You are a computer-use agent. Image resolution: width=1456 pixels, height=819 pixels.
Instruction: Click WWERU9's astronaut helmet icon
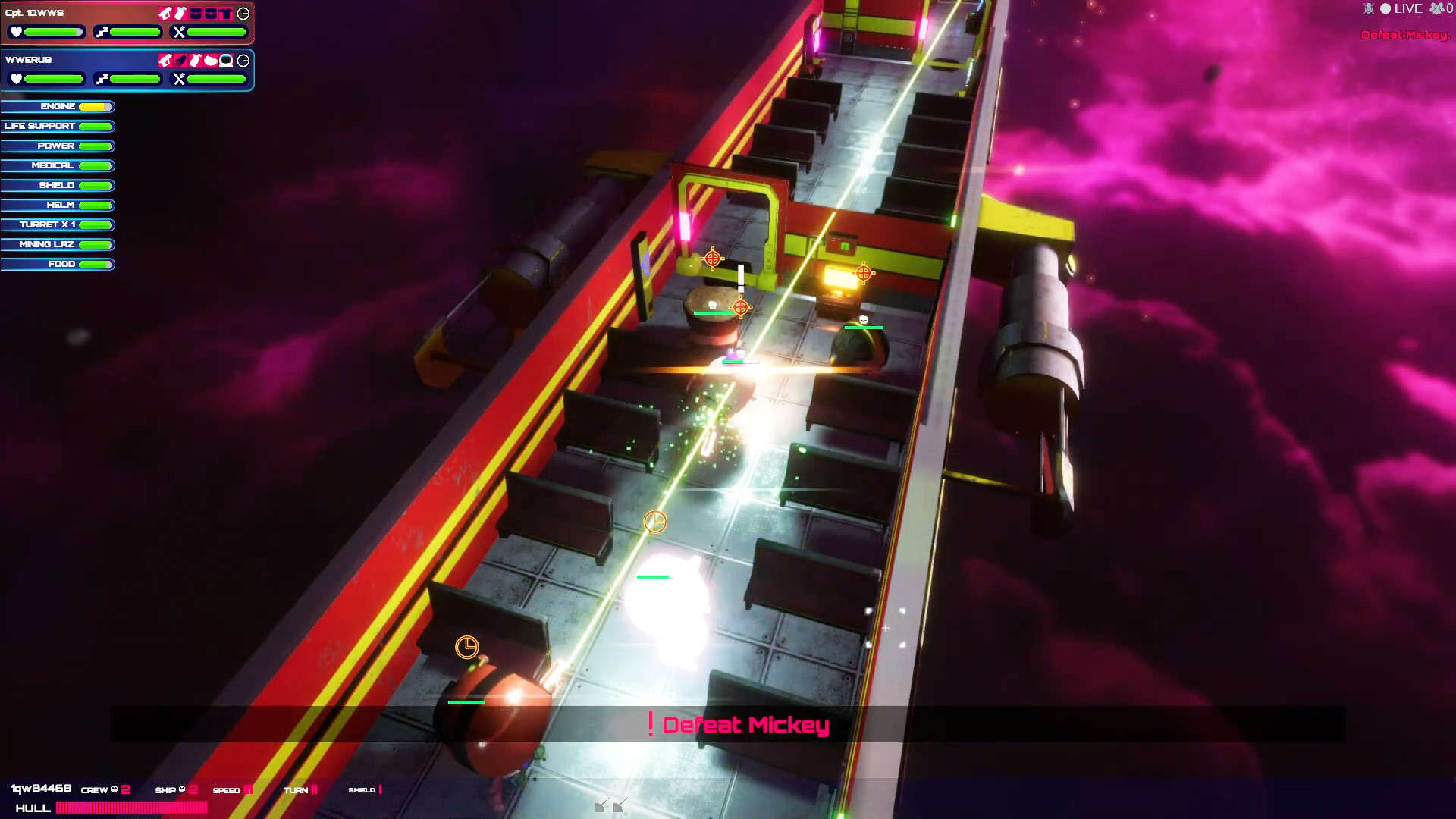click(225, 61)
